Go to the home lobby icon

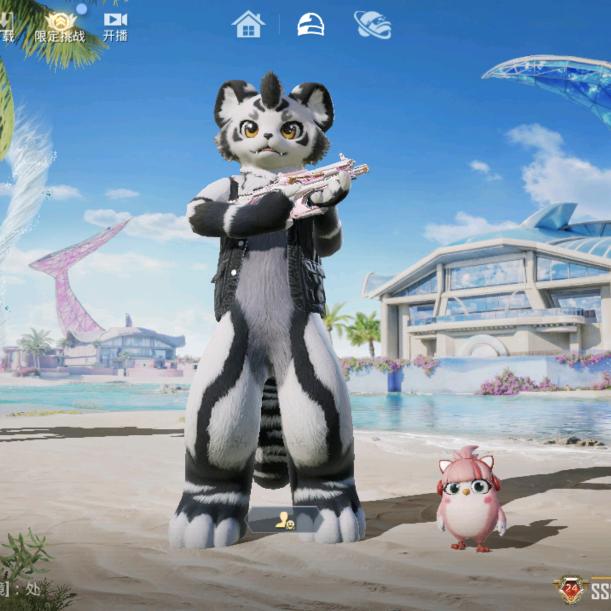coord(248,25)
